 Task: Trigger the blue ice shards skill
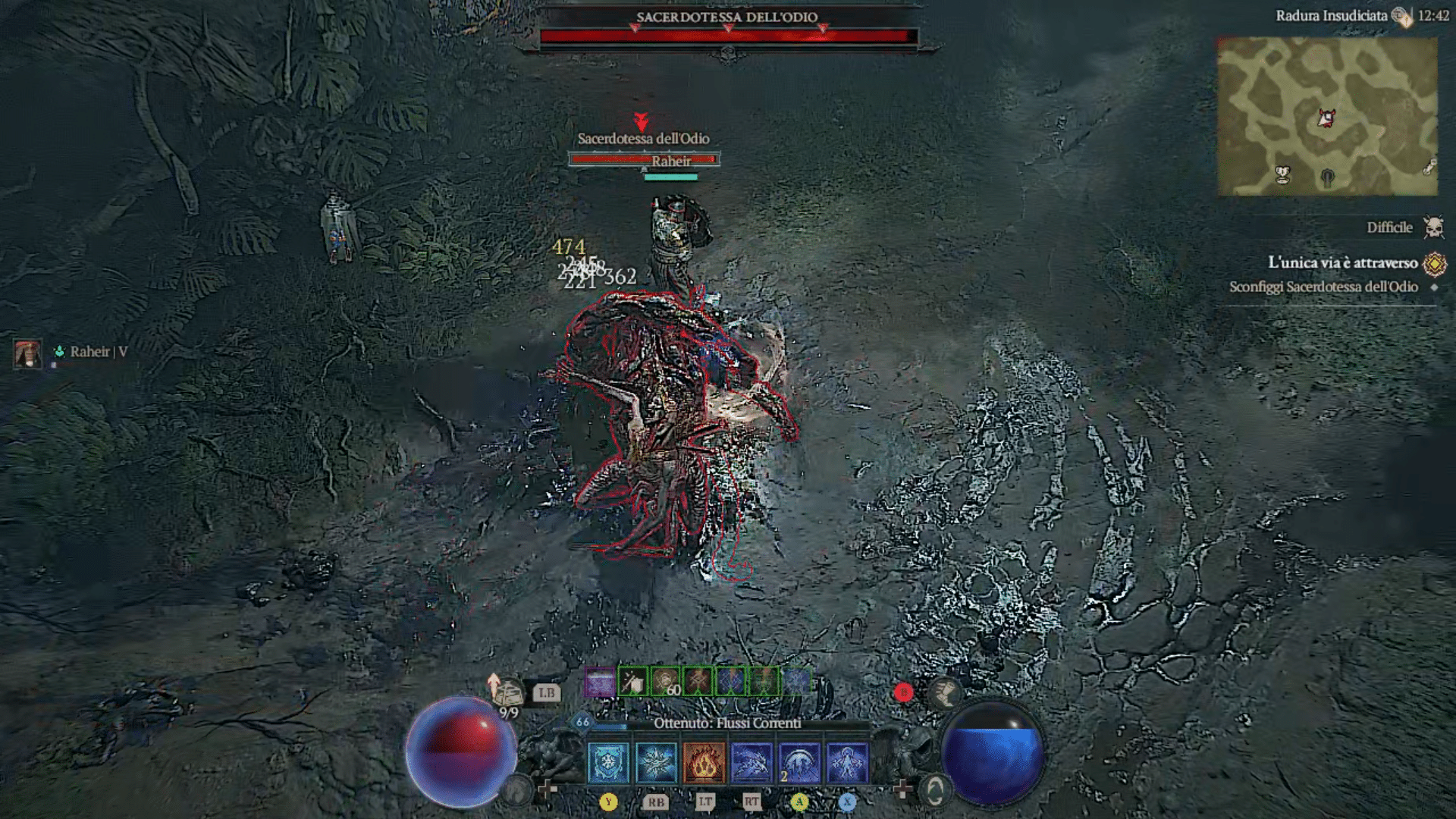click(x=752, y=762)
